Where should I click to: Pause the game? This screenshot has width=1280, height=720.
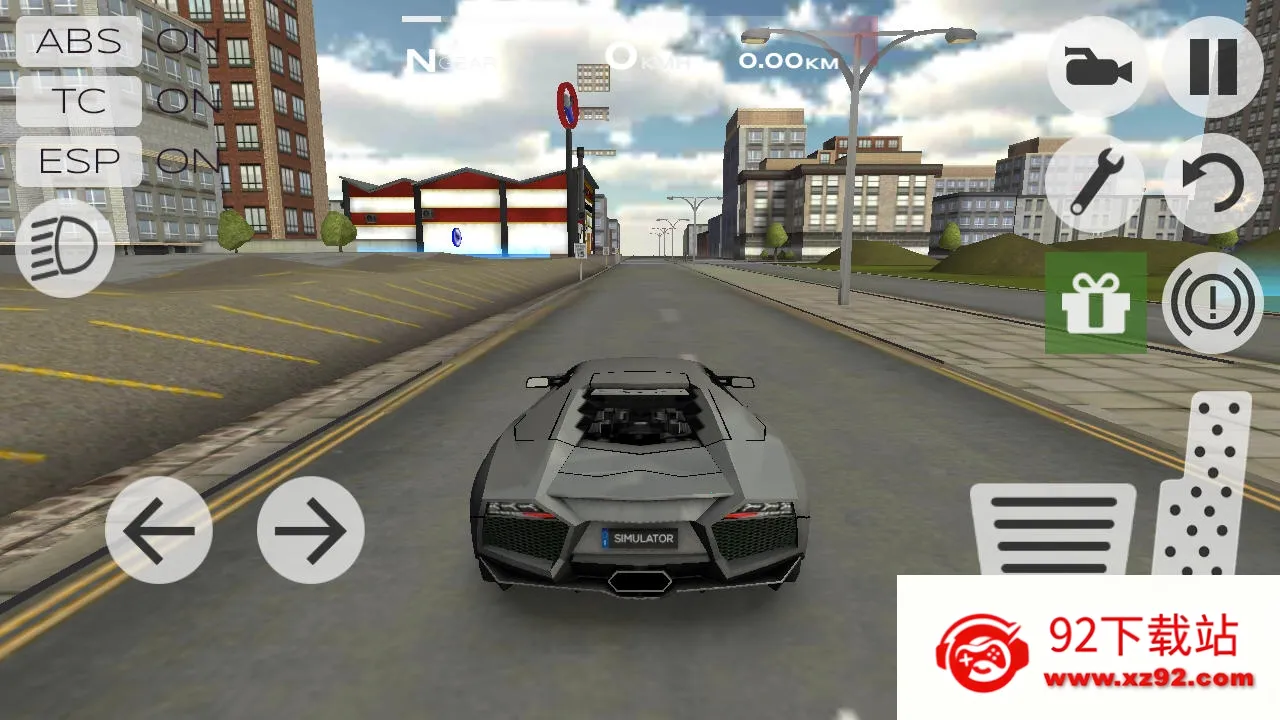[1213, 63]
